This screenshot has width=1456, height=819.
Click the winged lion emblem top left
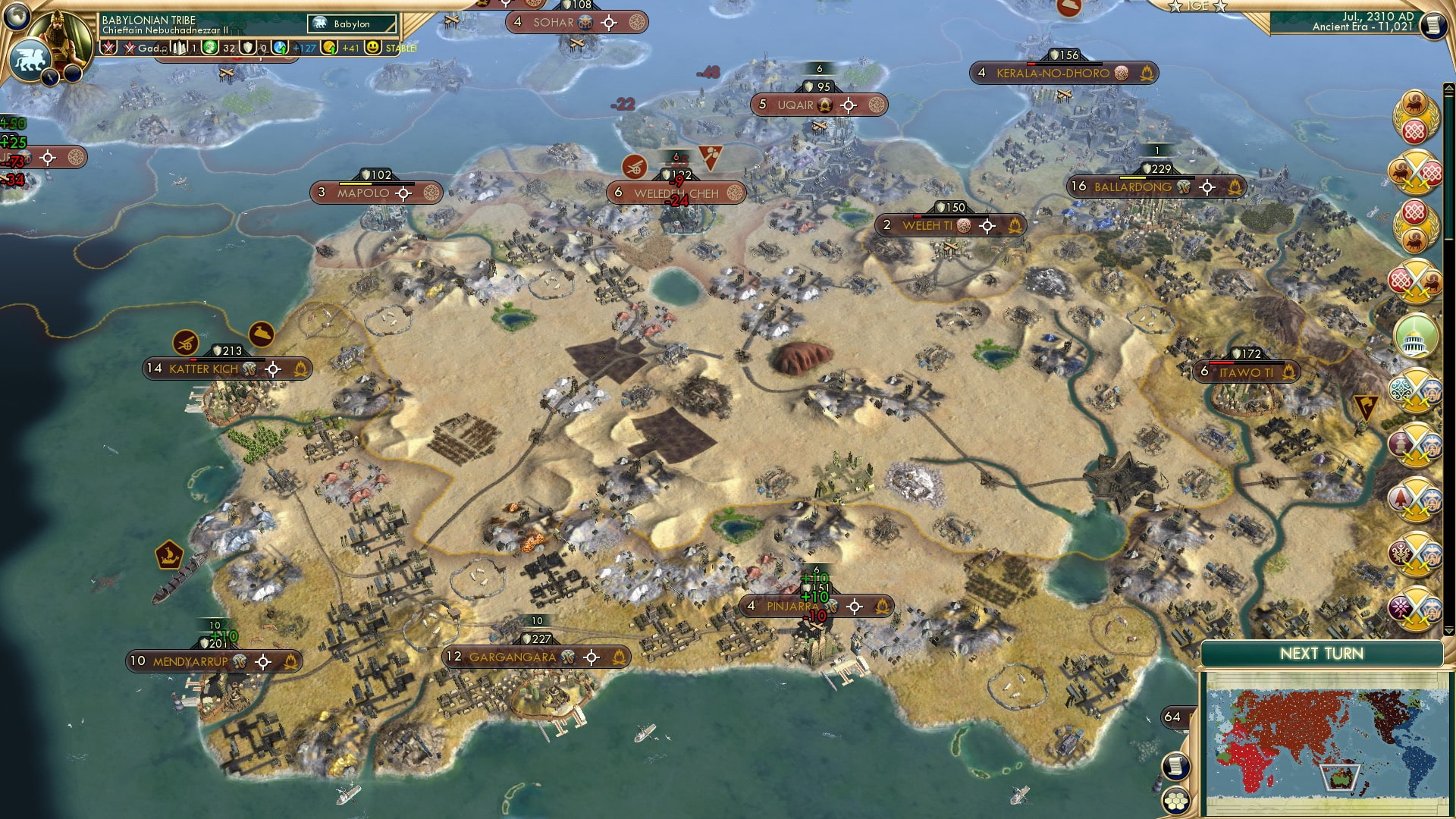pyautogui.click(x=29, y=61)
